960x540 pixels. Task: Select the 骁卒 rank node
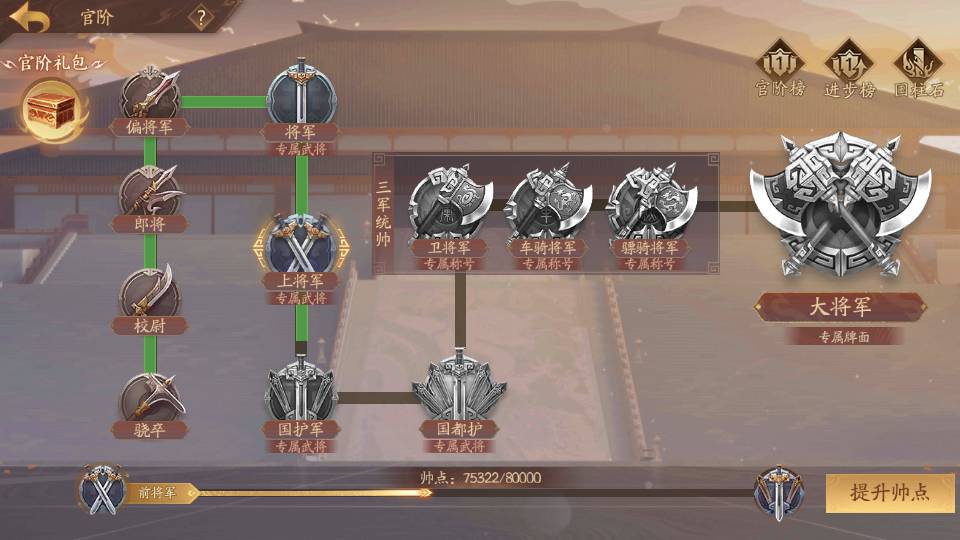(x=150, y=395)
